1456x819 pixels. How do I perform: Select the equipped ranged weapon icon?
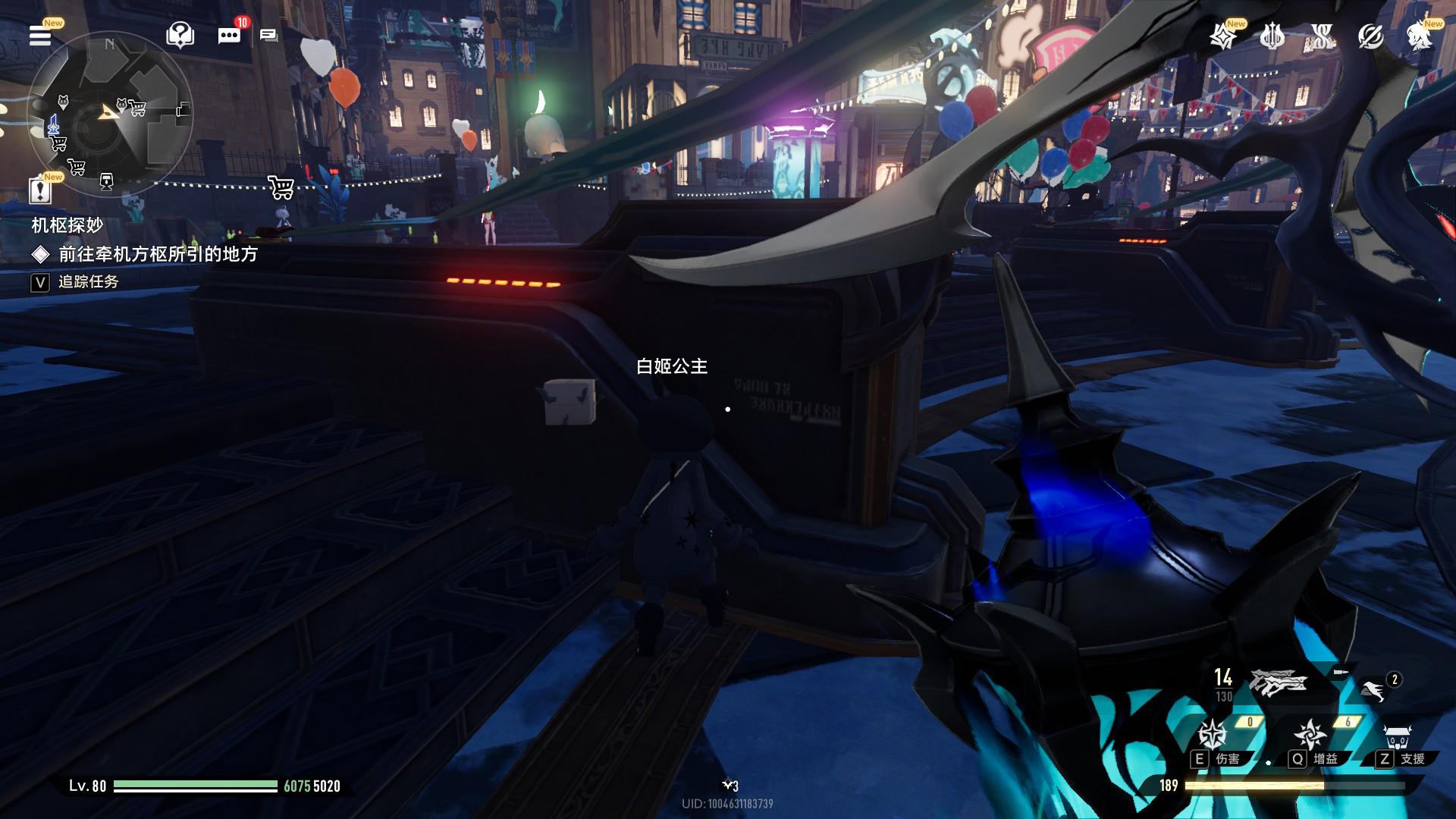(1279, 682)
